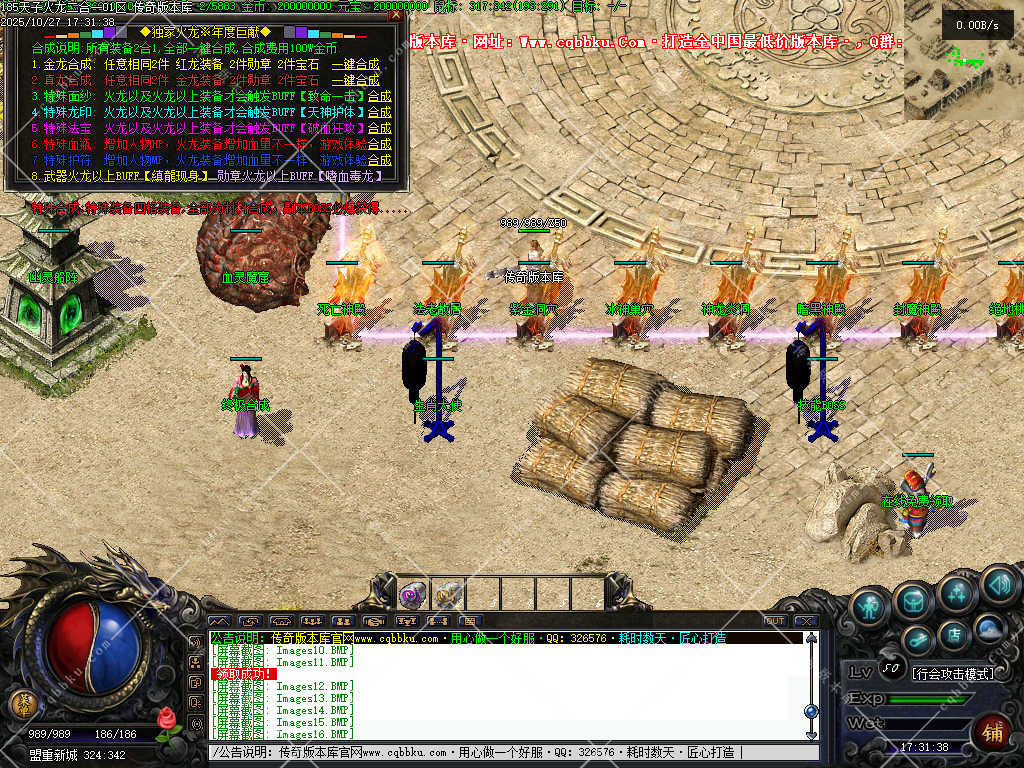Use the purple scroll hotbar item

point(411,595)
